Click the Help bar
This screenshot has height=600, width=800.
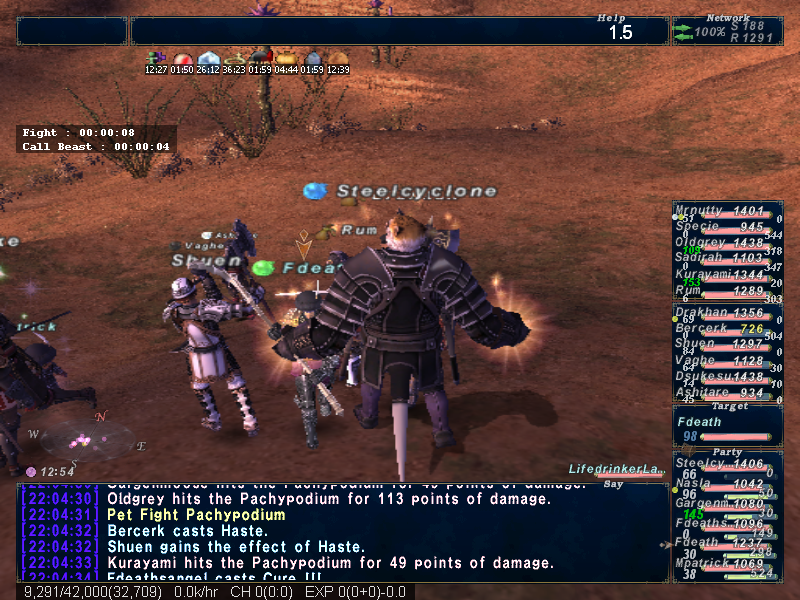point(399,31)
